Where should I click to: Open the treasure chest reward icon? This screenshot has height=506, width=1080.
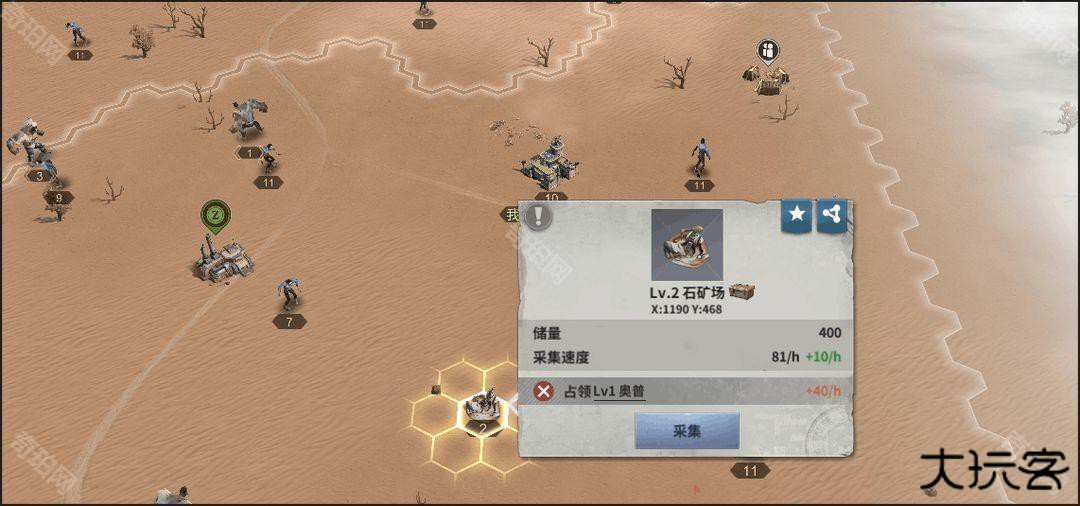741,292
